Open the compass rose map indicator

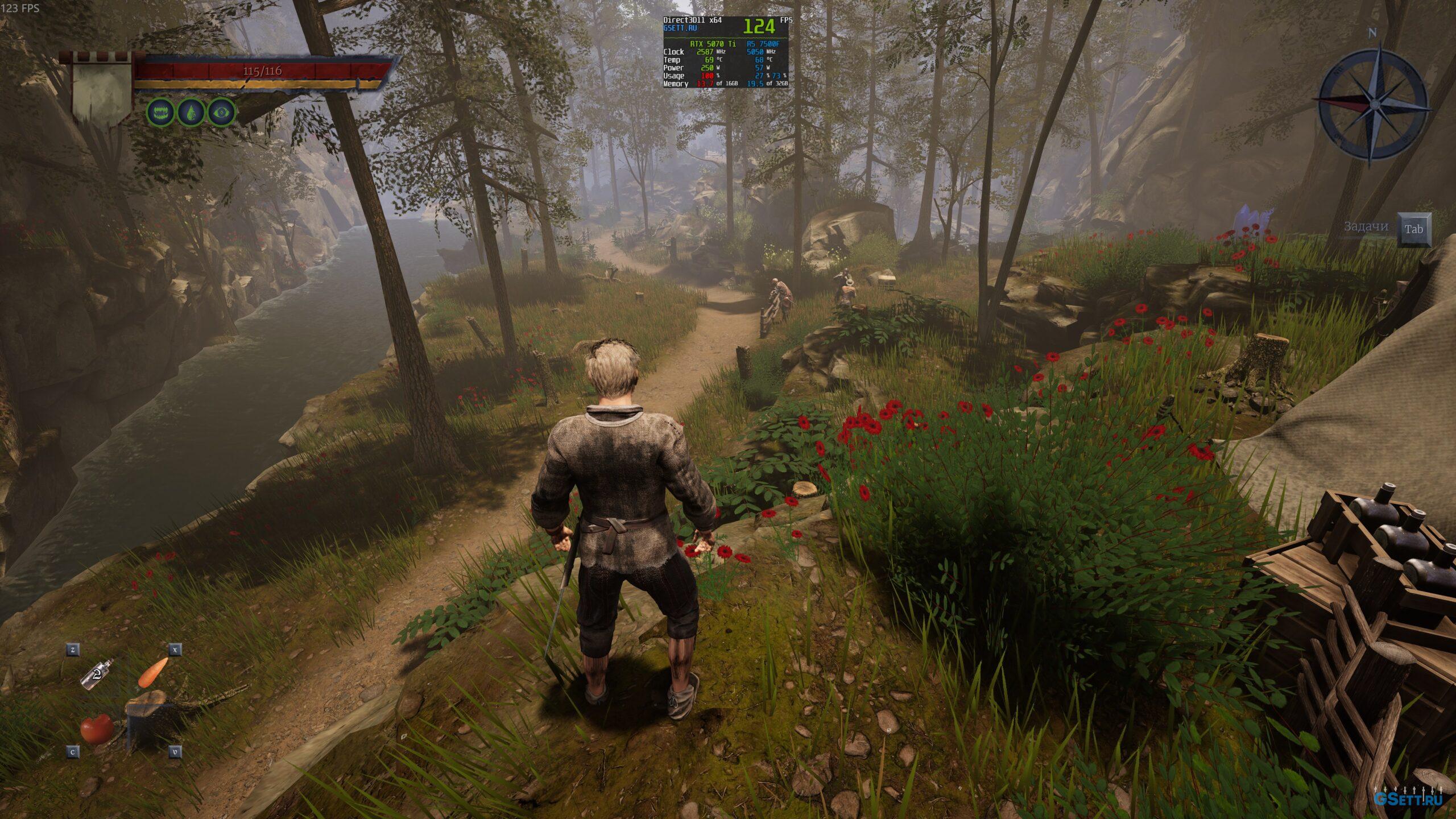(1372, 104)
